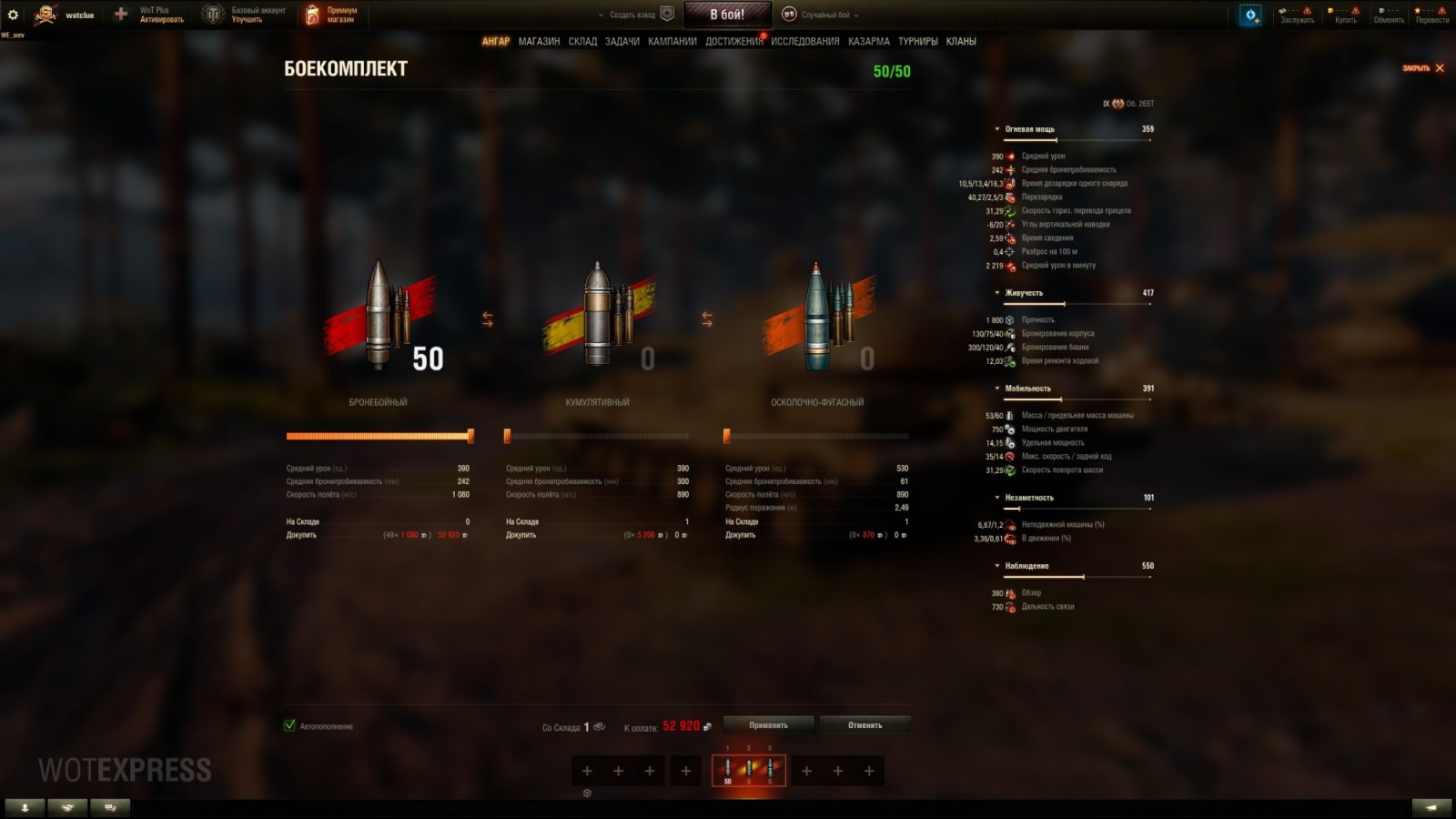Click an empty consumable plus slot
Screen dimensions: 1456x819
tap(586, 770)
